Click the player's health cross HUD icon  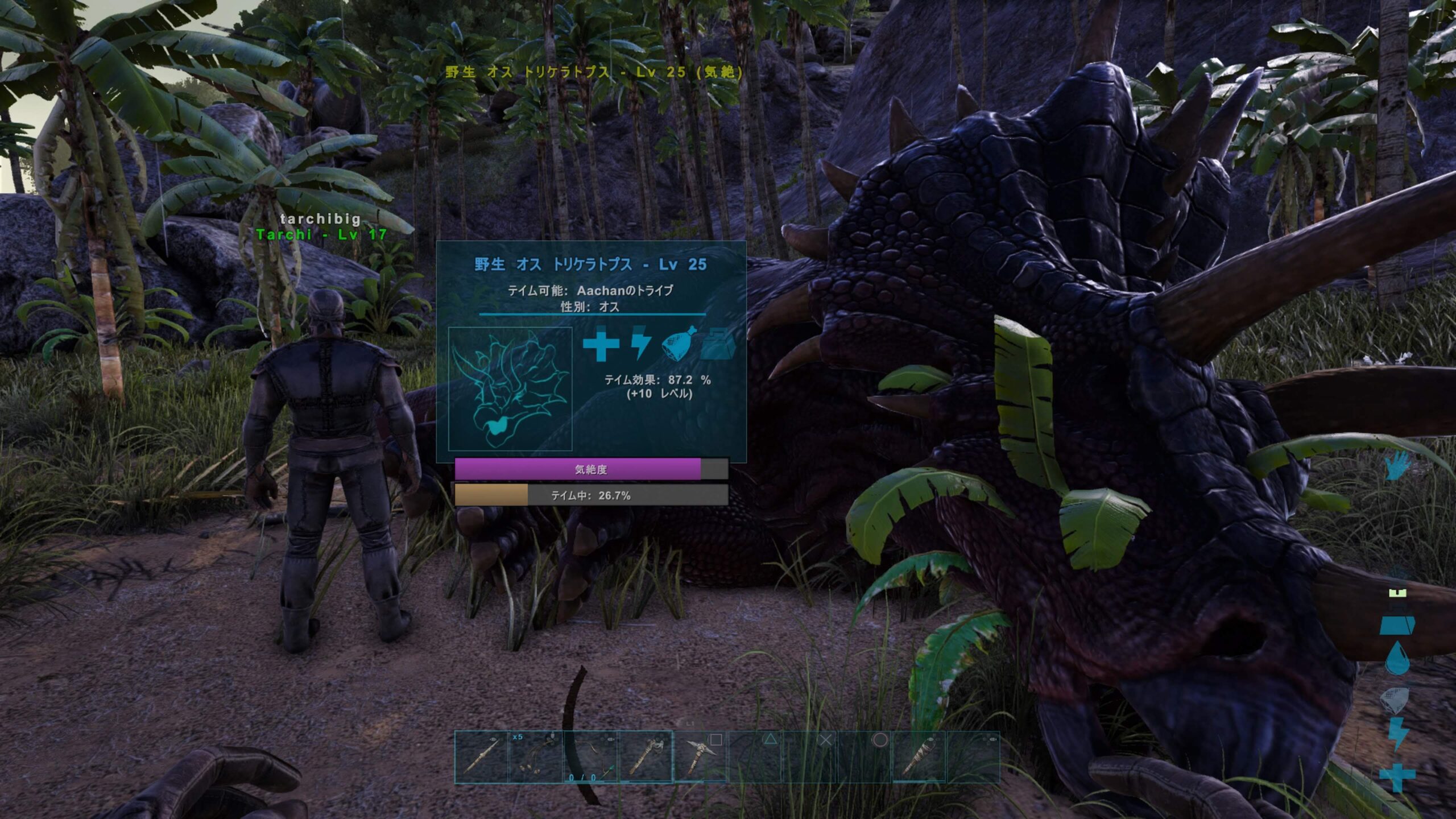pos(1397,776)
